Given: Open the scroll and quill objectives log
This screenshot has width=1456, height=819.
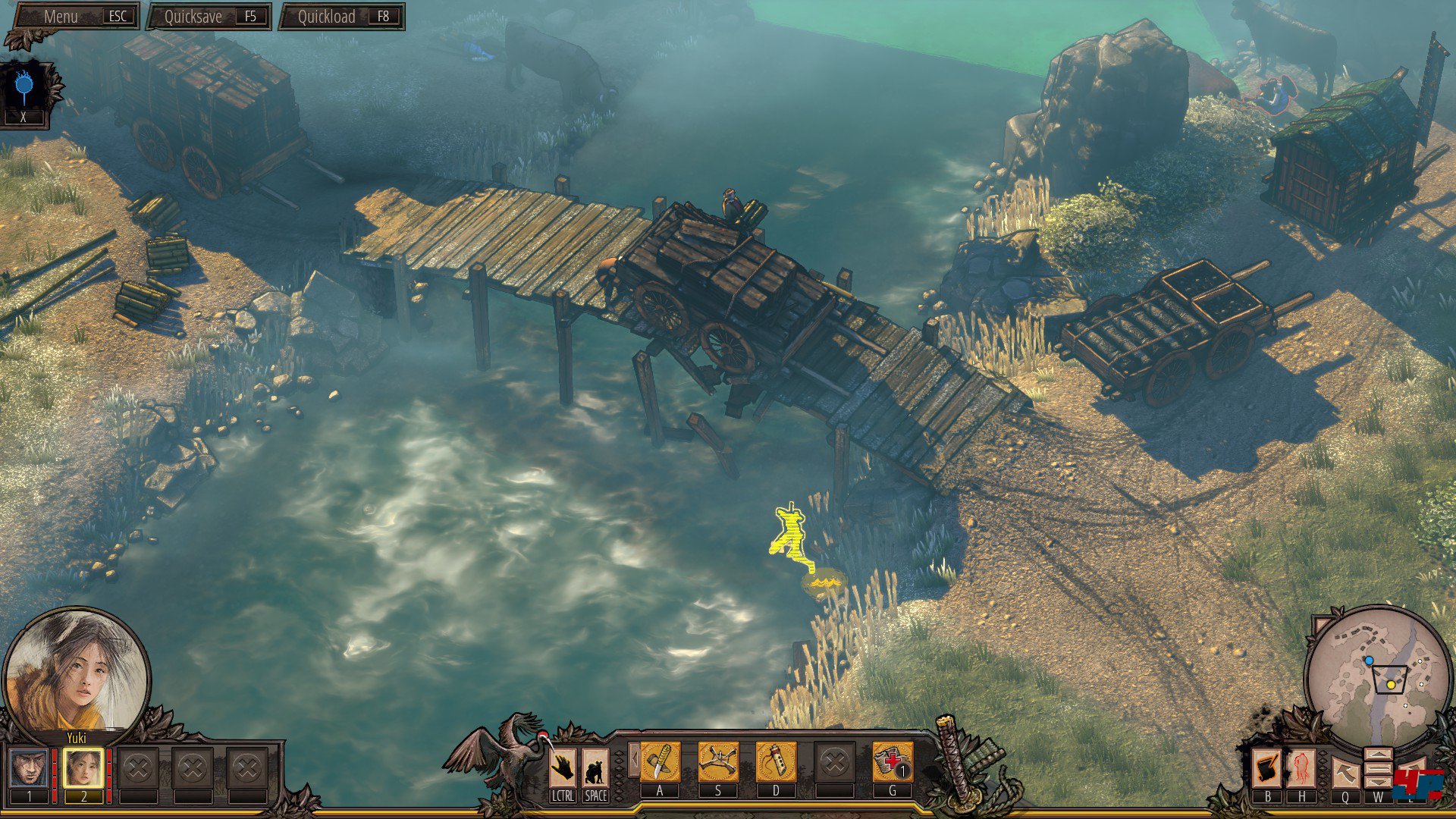Looking at the screenshot, I should pos(1267,768).
